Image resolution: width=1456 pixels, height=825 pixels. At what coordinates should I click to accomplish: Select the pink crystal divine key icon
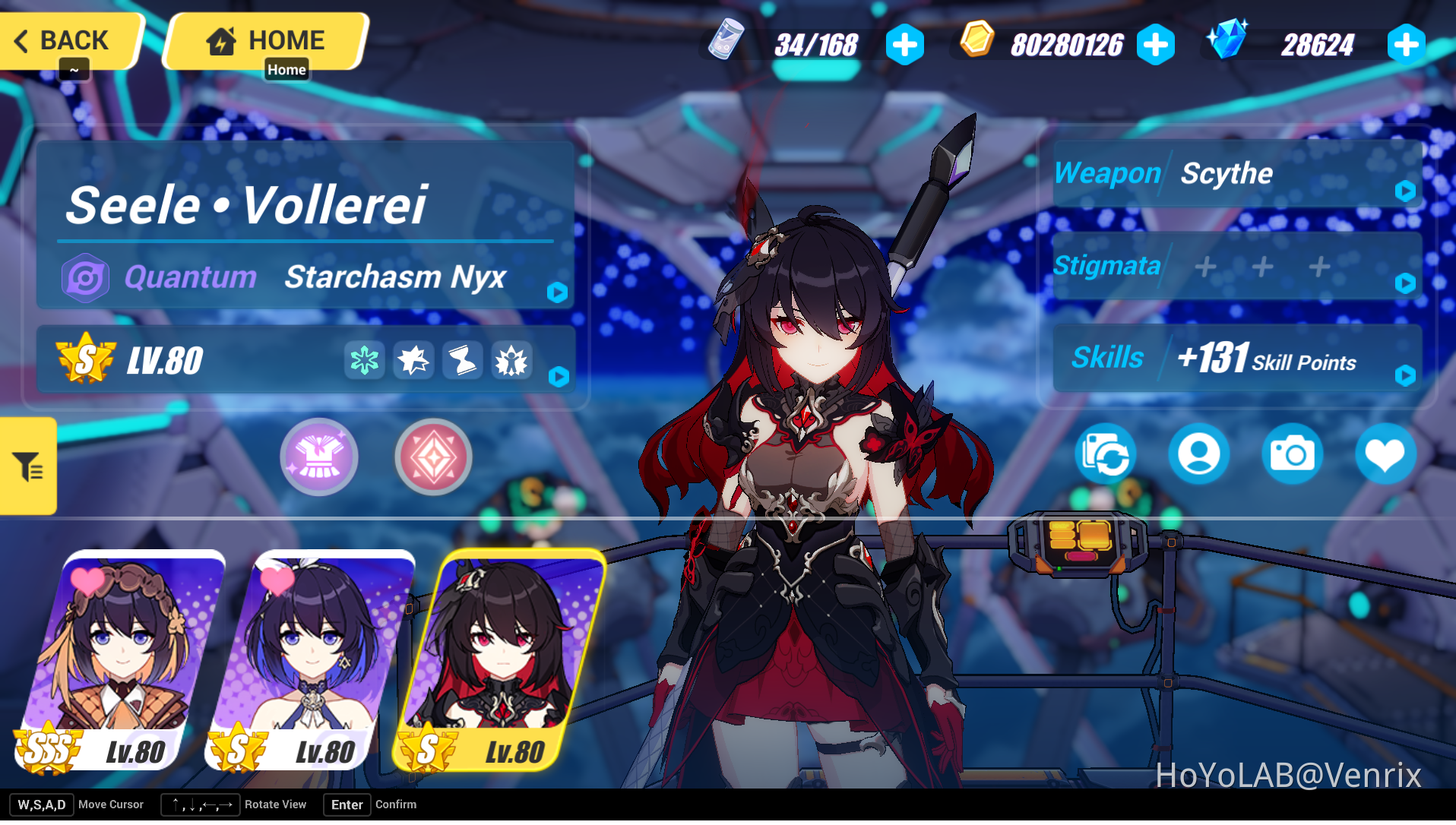pos(432,456)
